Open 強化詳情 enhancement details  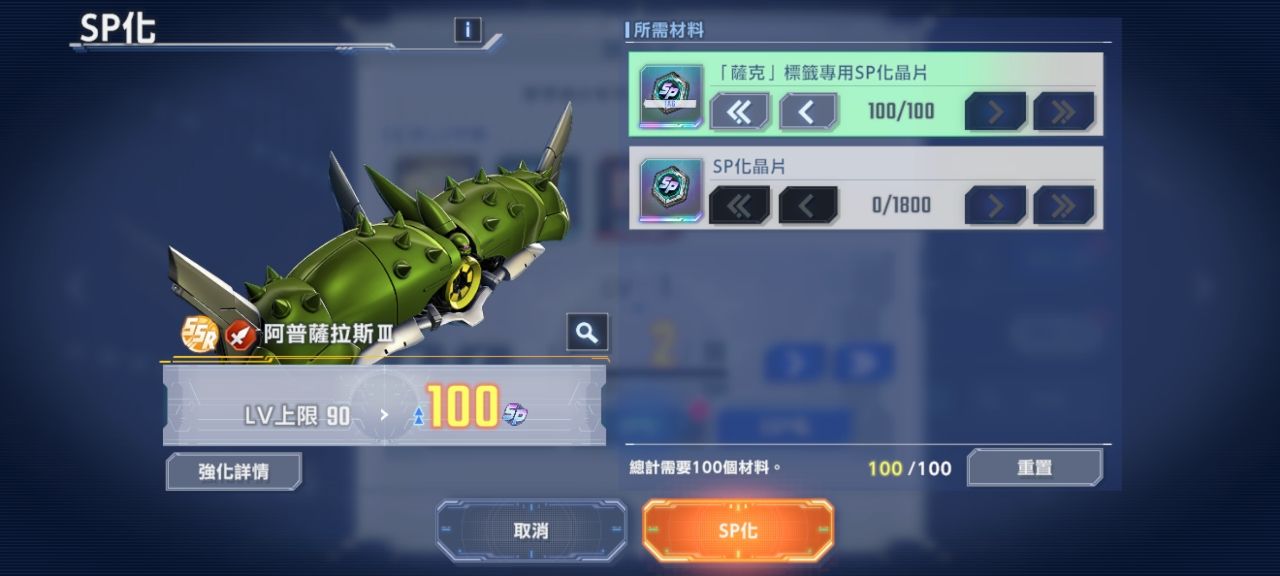233,471
